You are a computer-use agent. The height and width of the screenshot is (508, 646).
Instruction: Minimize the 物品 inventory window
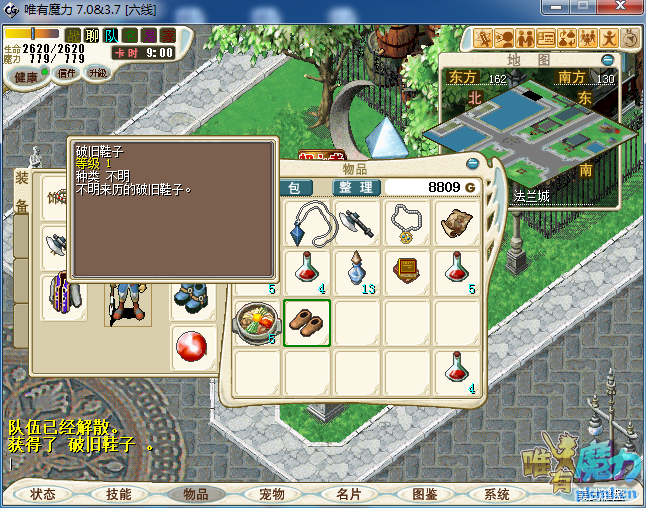click(473, 163)
